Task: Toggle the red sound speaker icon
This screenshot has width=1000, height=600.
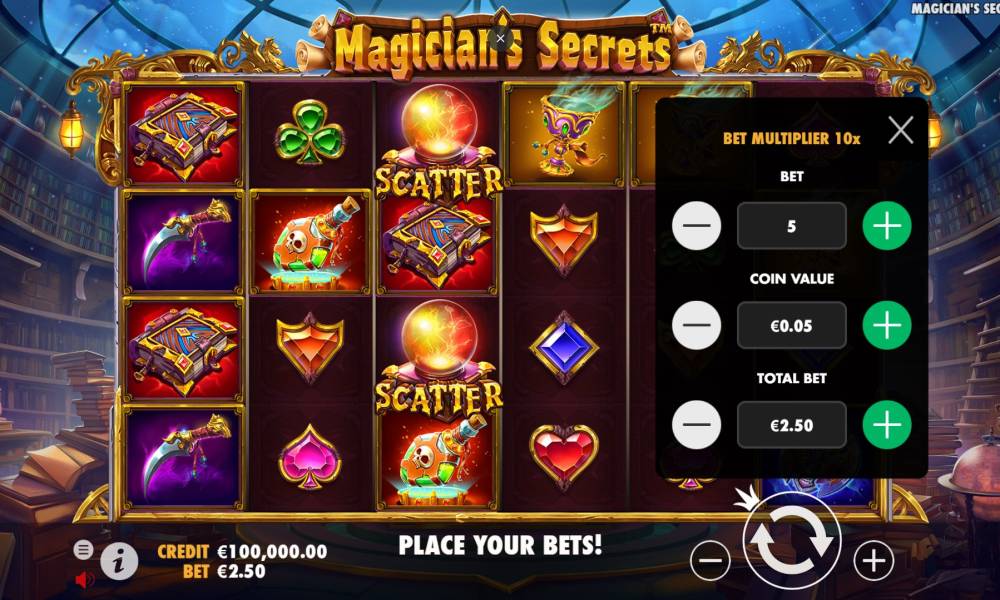Action: (84, 579)
